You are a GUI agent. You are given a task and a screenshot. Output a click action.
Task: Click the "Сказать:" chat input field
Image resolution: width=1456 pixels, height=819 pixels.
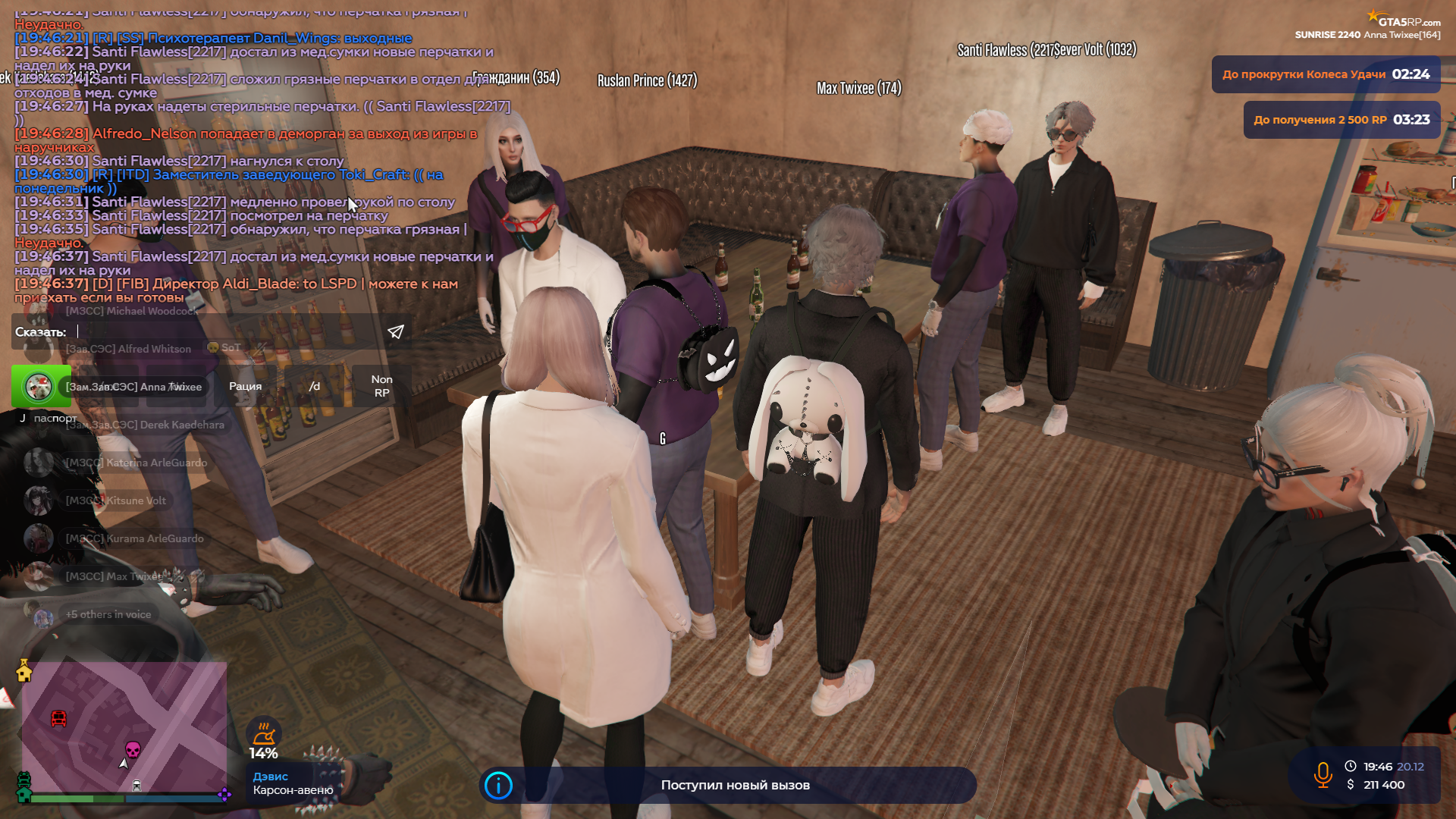[x=227, y=332]
